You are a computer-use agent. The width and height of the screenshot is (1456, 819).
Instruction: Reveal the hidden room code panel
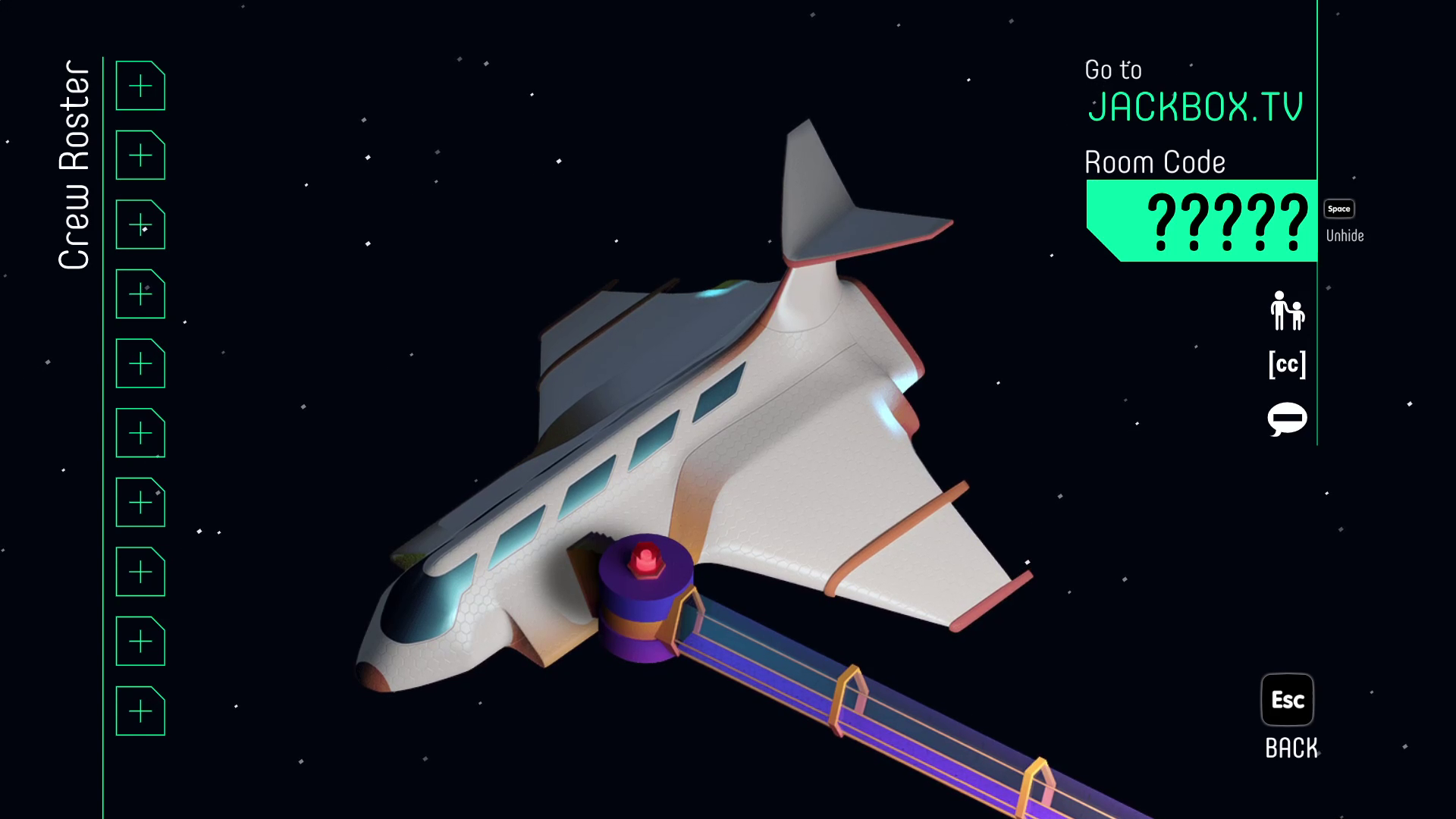1338,209
